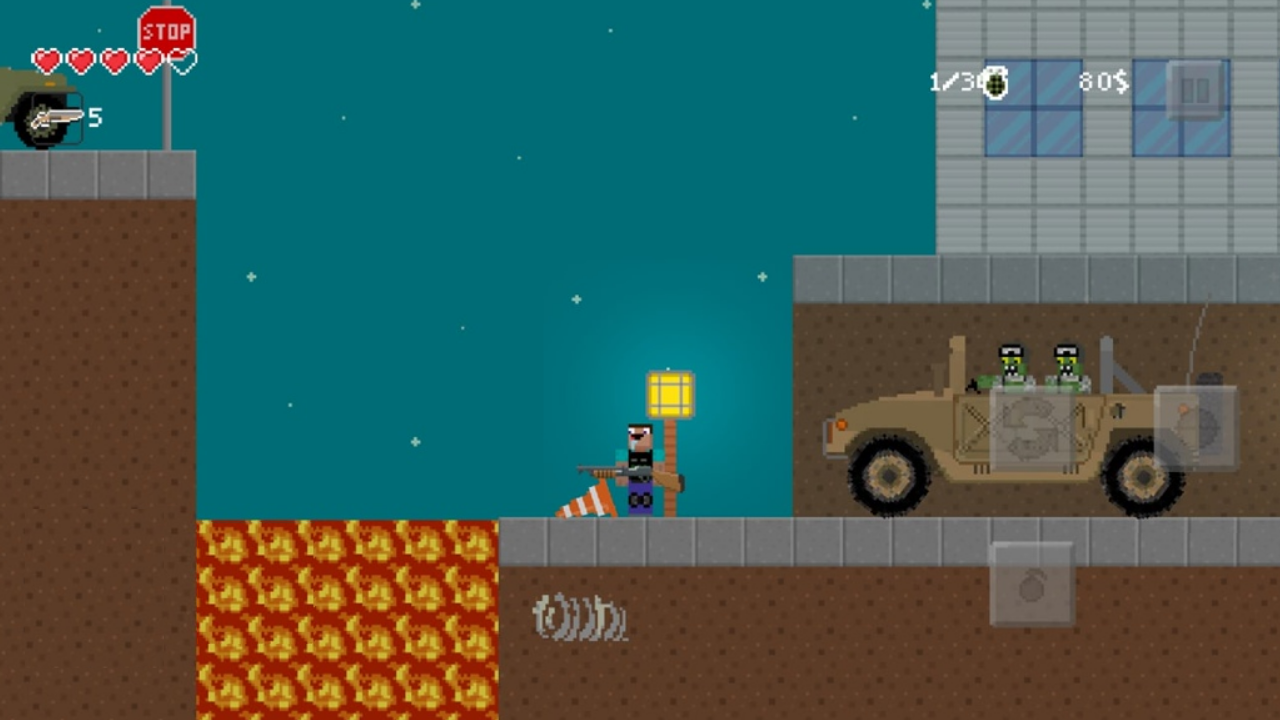This screenshot has height=720, width=1280.
Task: Click the empty fifth heart in health bar
Action: coord(181,61)
